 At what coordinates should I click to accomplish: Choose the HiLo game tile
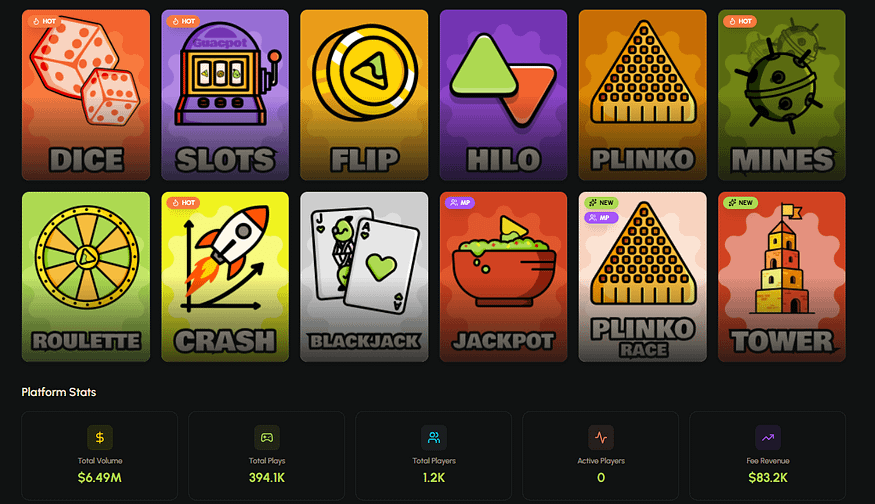tap(503, 95)
